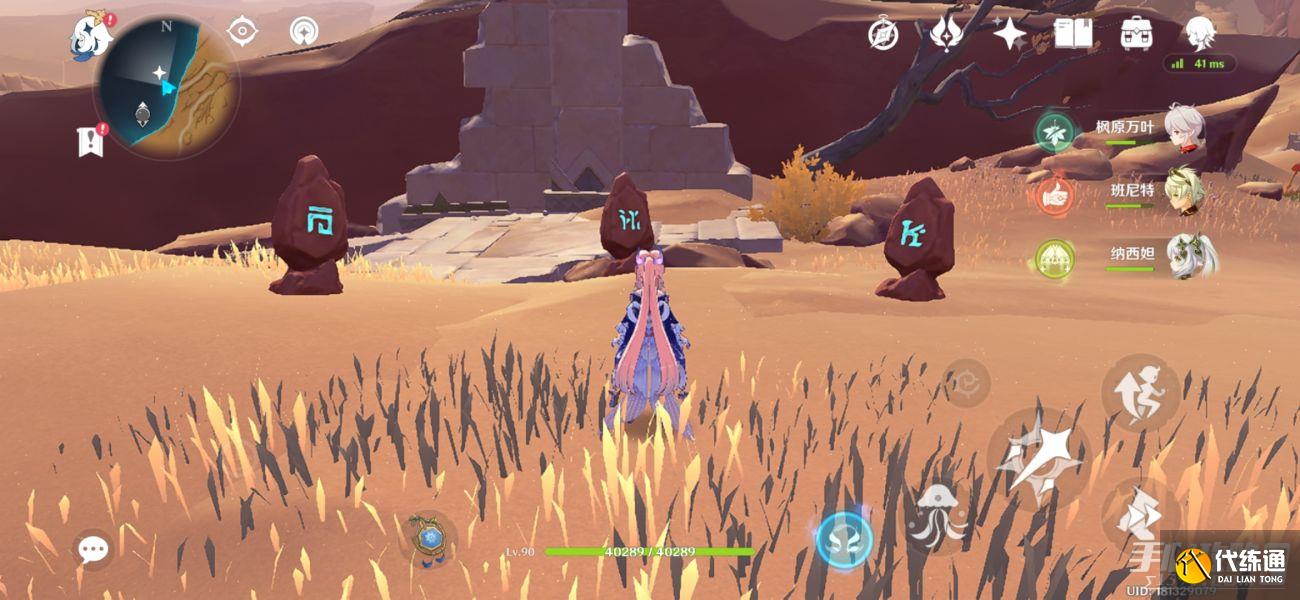Open the Paimon main menu
This screenshot has height=600, width=1300.
coord(90,37)
